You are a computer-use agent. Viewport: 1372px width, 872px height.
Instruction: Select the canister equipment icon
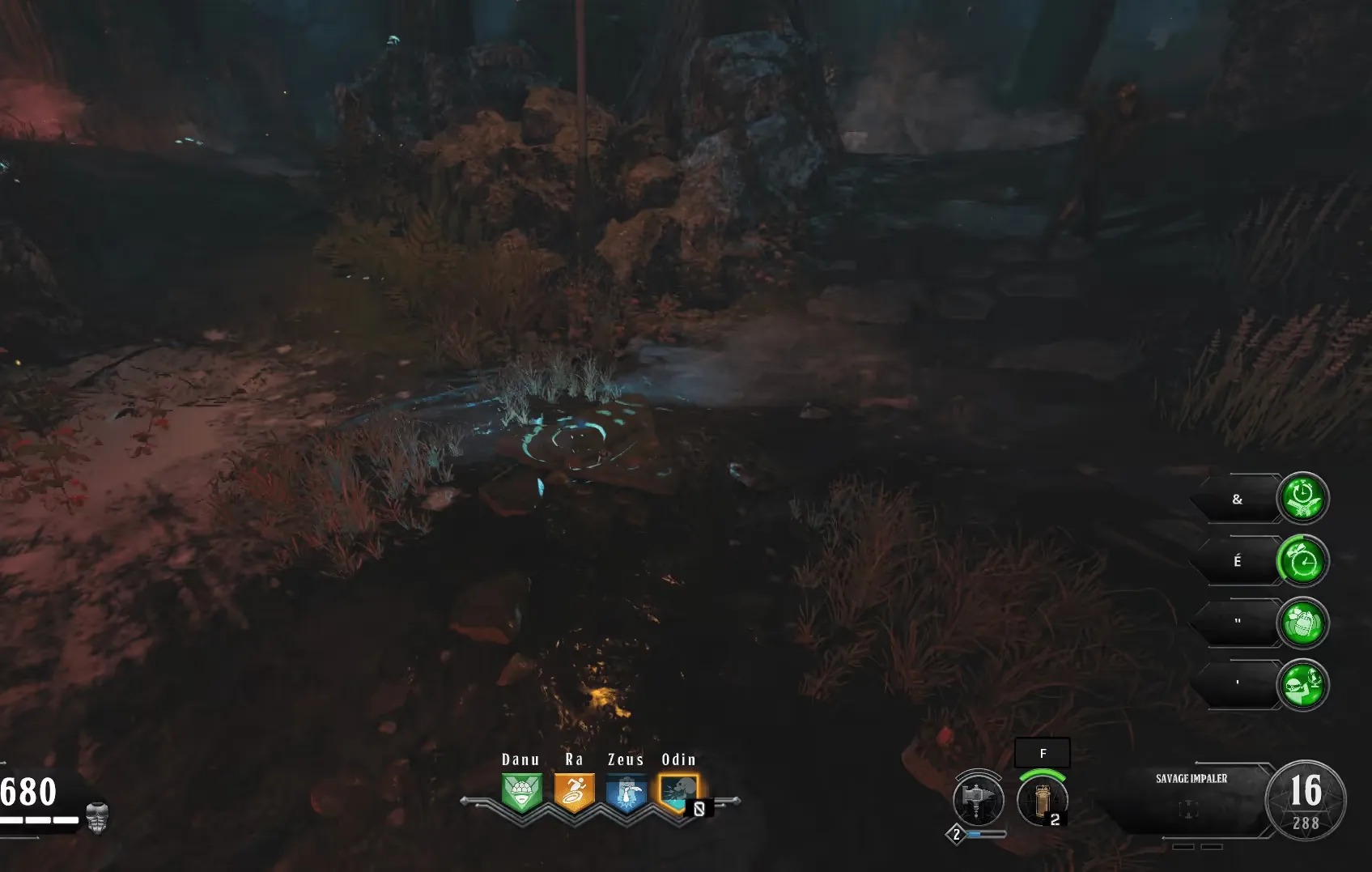click(1042, 800)
